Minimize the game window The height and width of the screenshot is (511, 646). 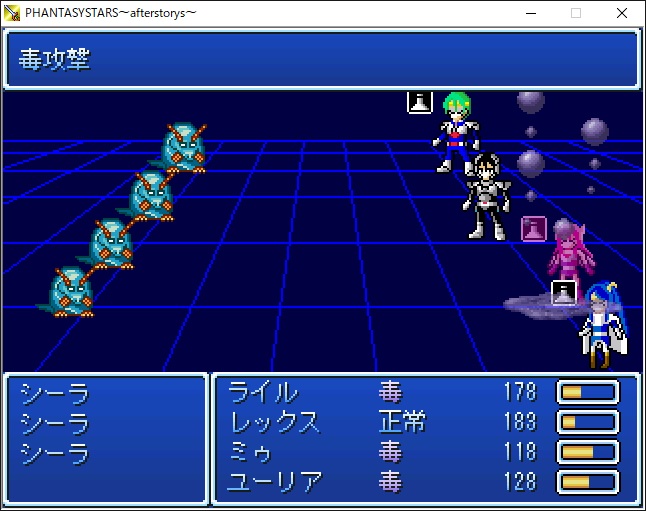point(529,13)
